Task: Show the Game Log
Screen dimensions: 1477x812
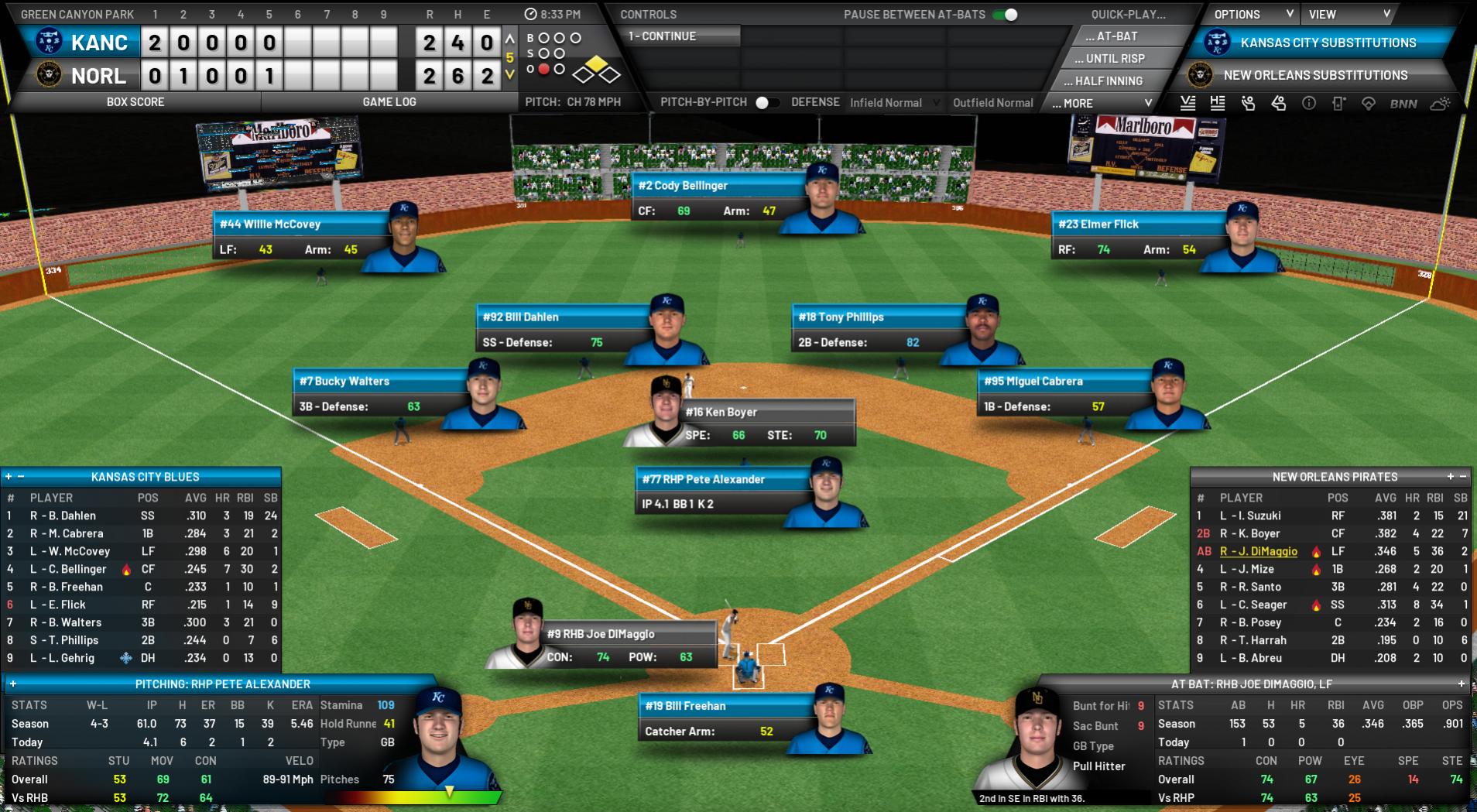Action: click(x=389, y=101)
